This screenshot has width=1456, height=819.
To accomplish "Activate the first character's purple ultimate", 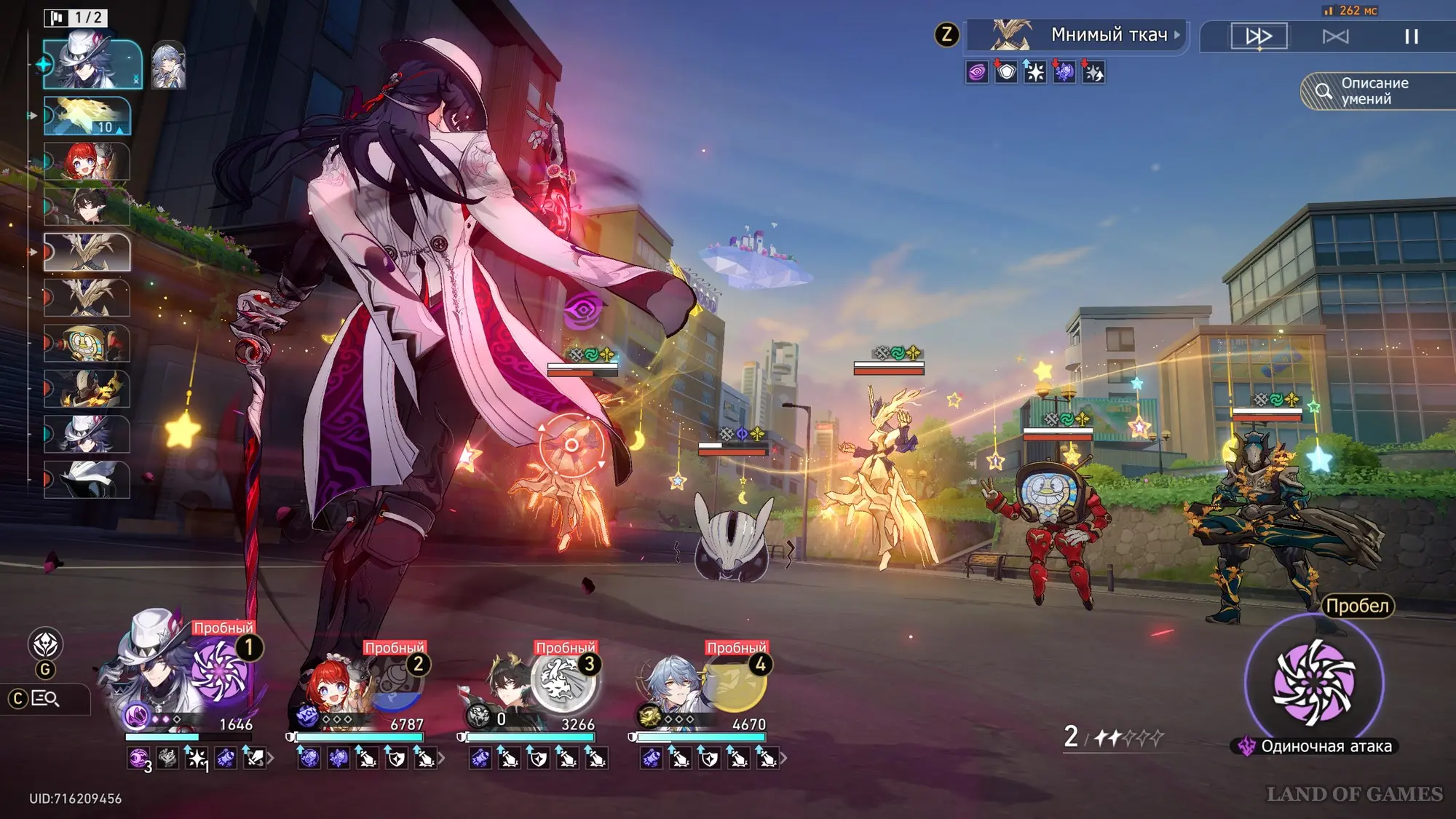I will [x=220, y=671].
